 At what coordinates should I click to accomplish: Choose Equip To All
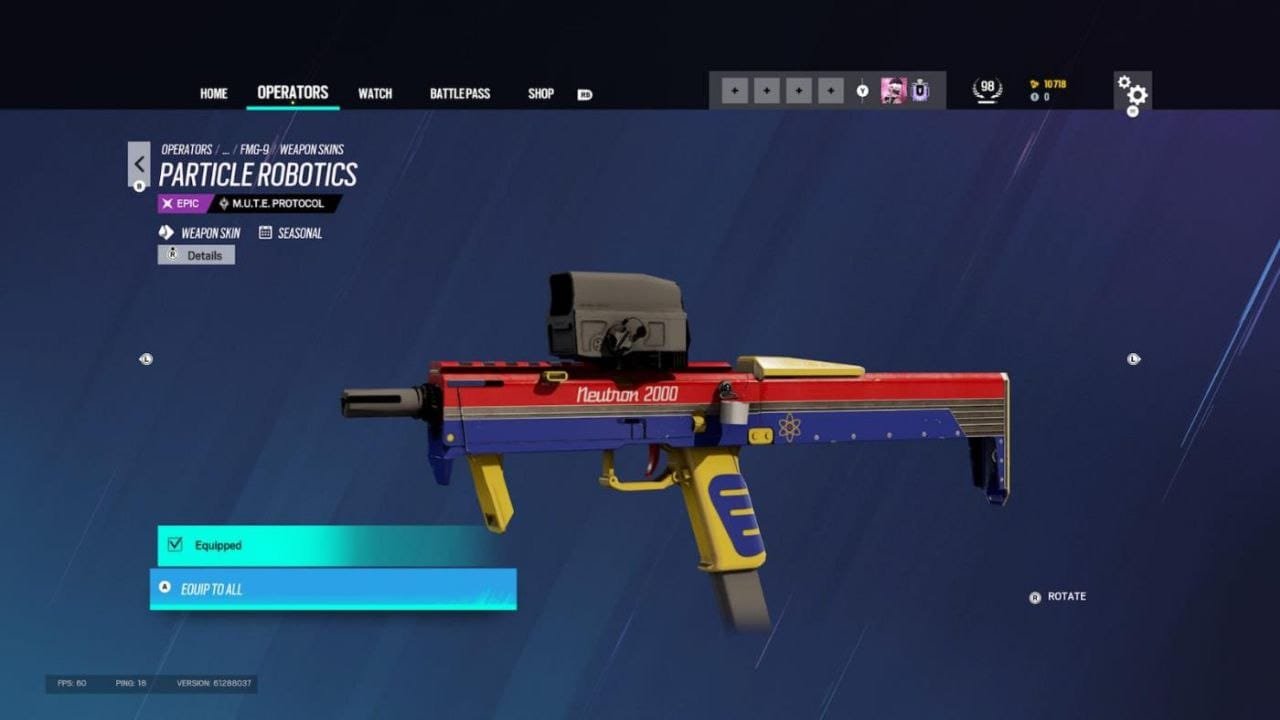pos(333,589)
